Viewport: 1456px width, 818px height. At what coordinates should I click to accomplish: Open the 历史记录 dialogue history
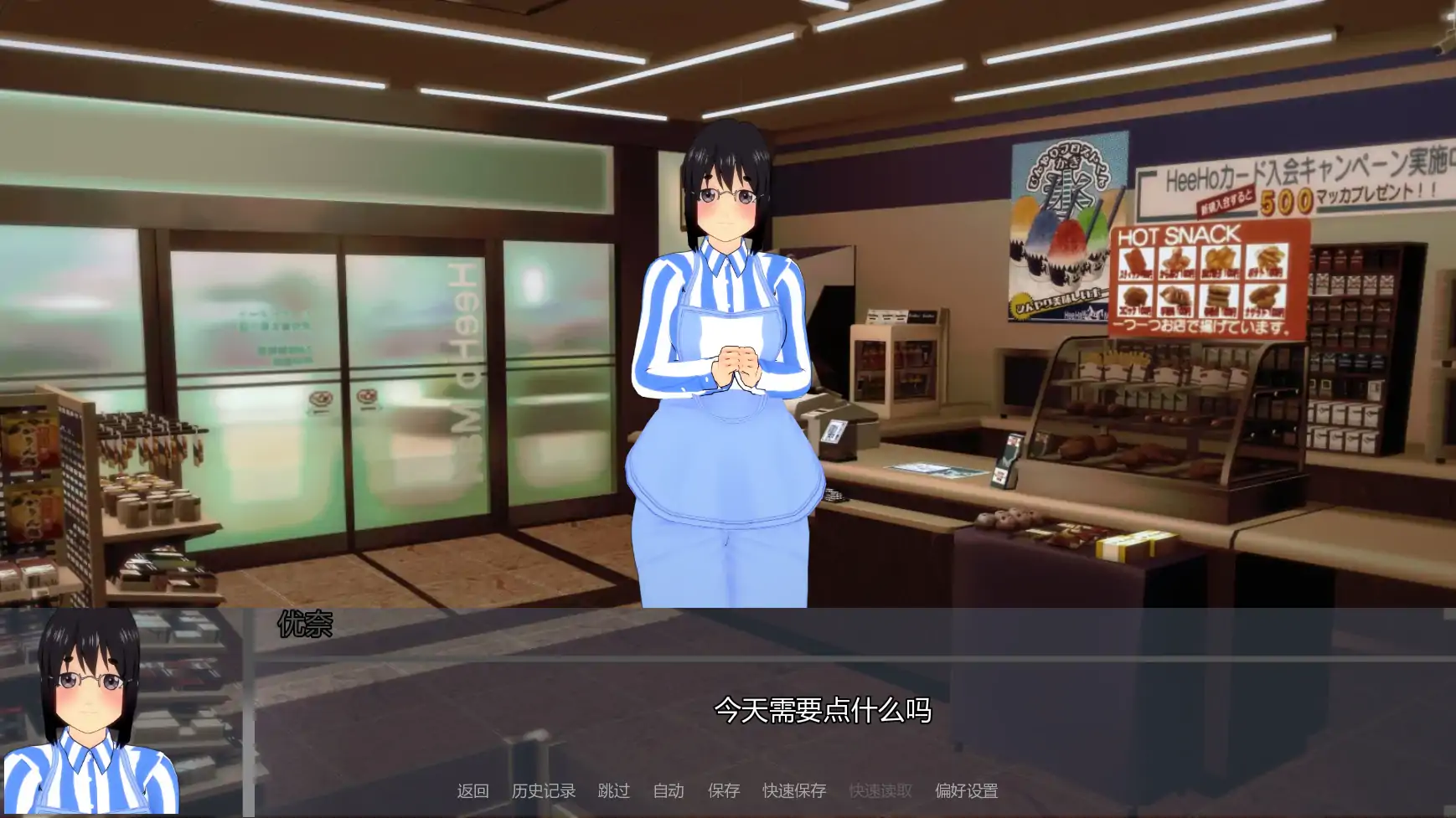tap(543, 790)
